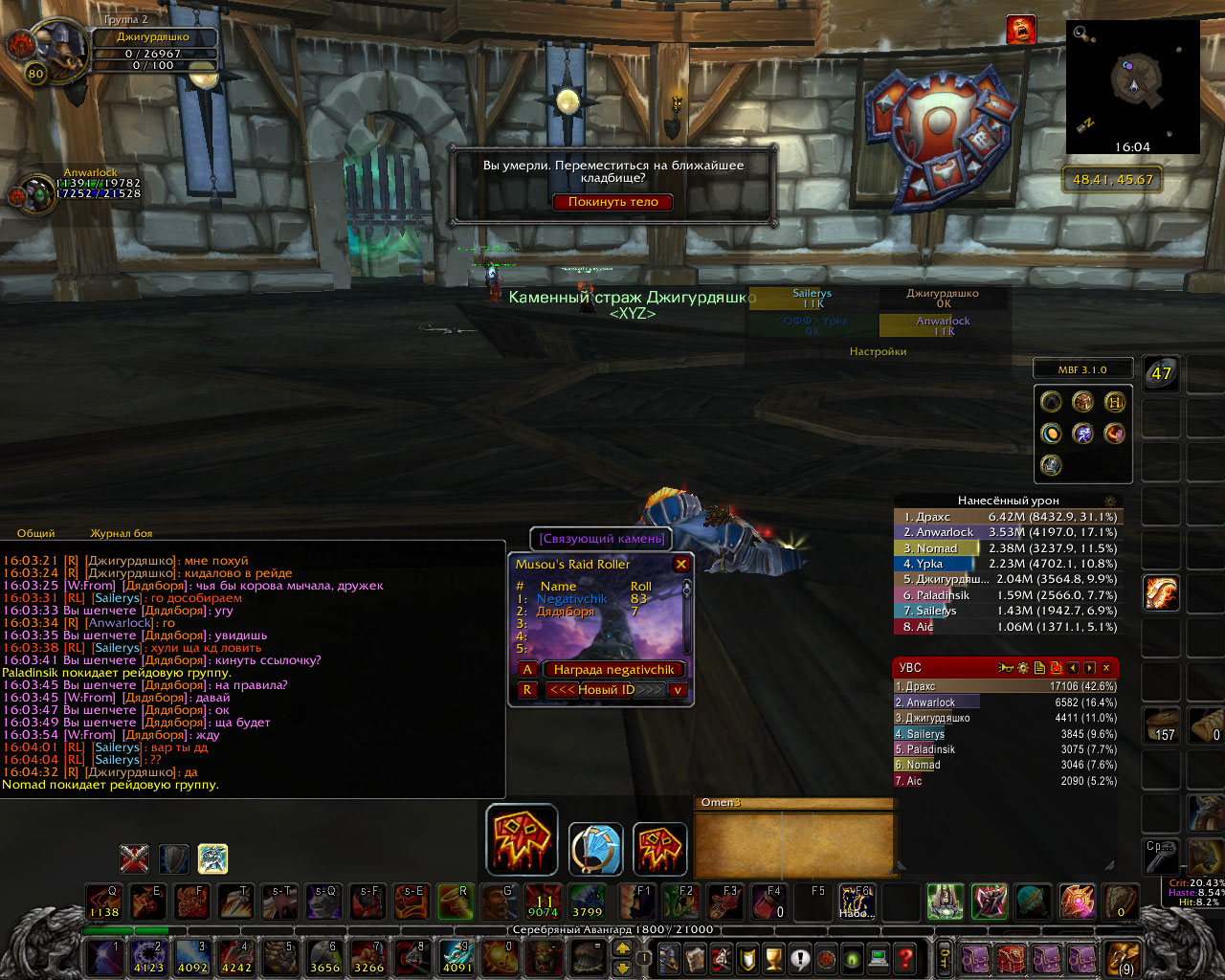Image resolution: width=1225 pixels, height=980 pixels.
Task: Release spirit with the Покинуть тело button
Action: (613, 202)
